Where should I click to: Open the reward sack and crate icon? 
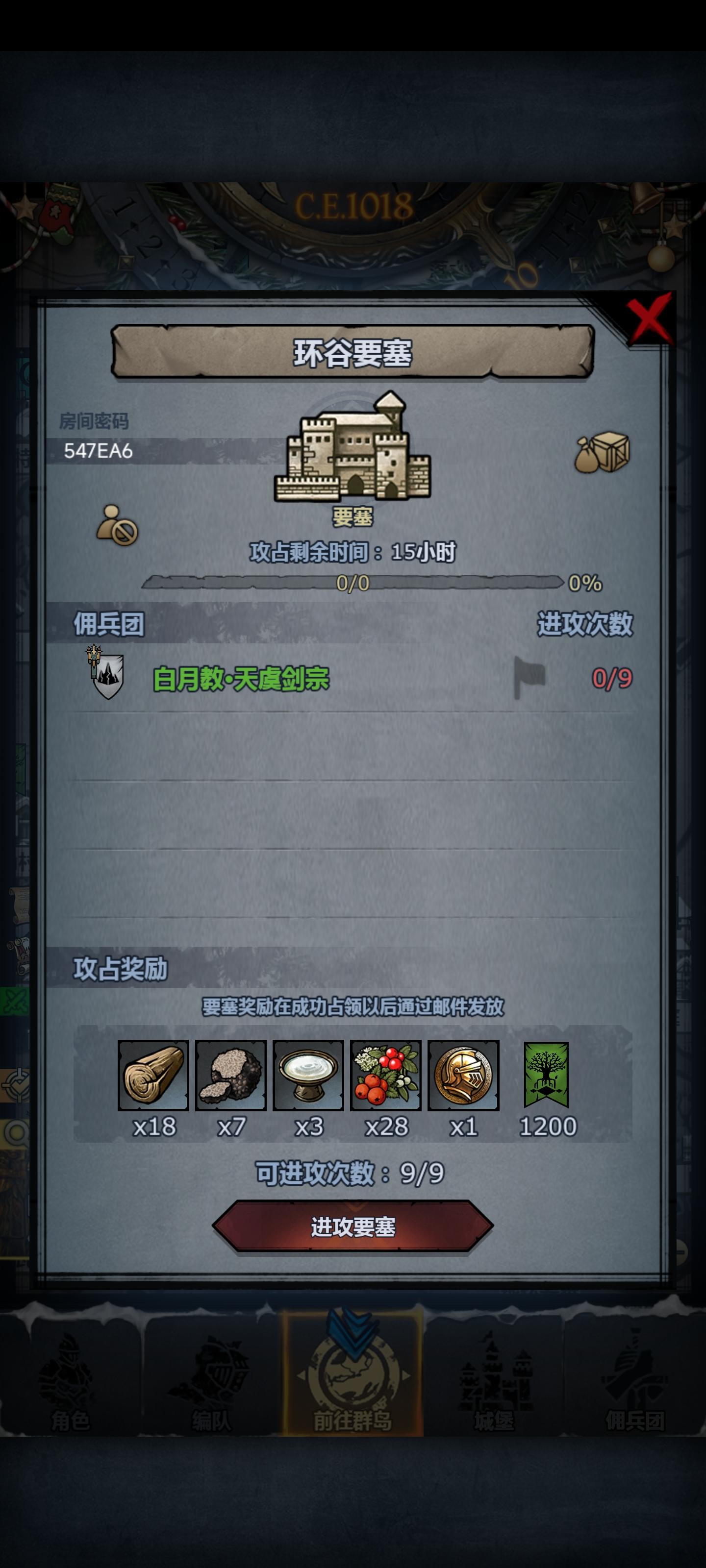[604, 453]
